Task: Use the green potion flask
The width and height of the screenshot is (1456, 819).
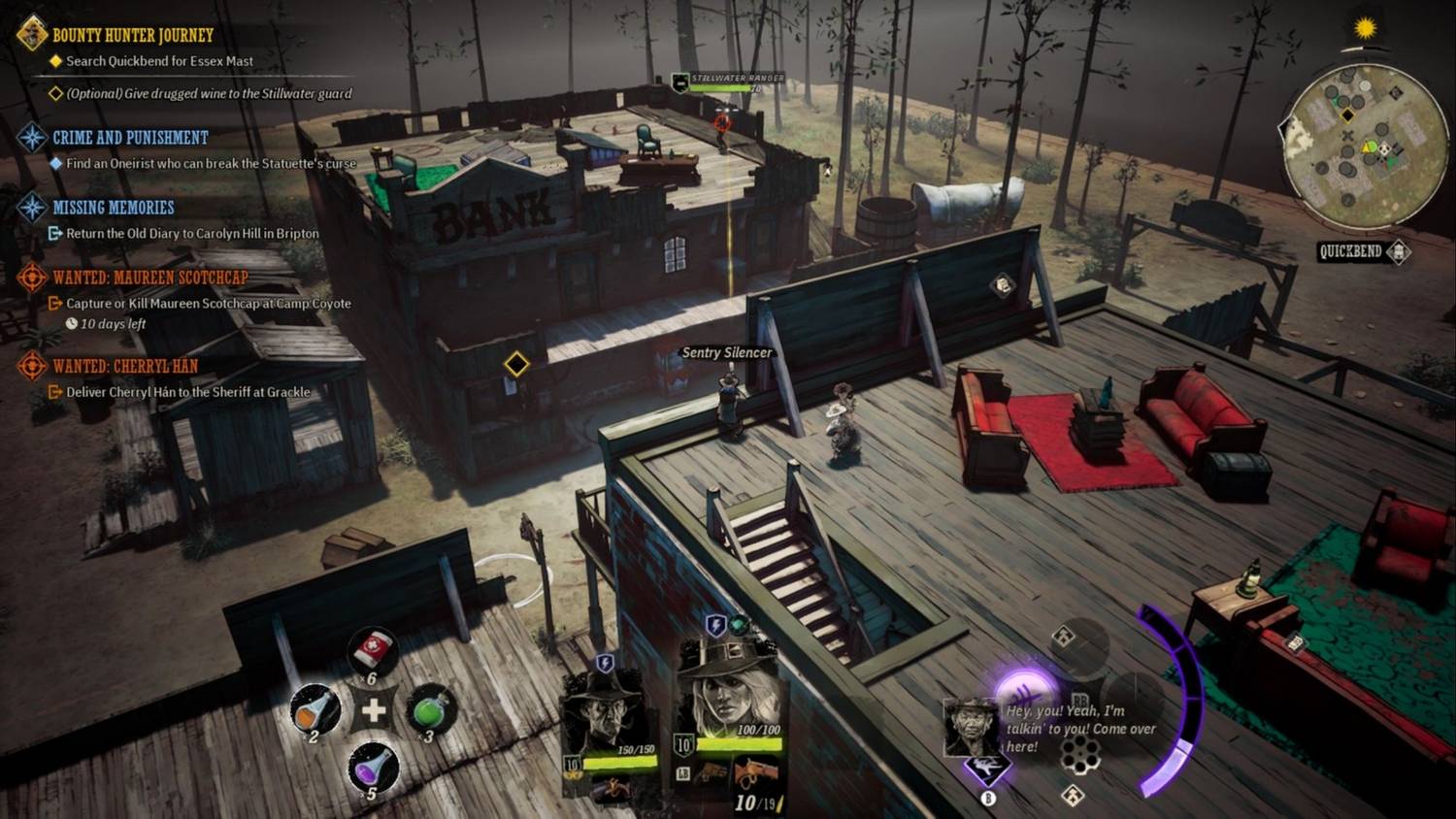Action: coord(429,710)
